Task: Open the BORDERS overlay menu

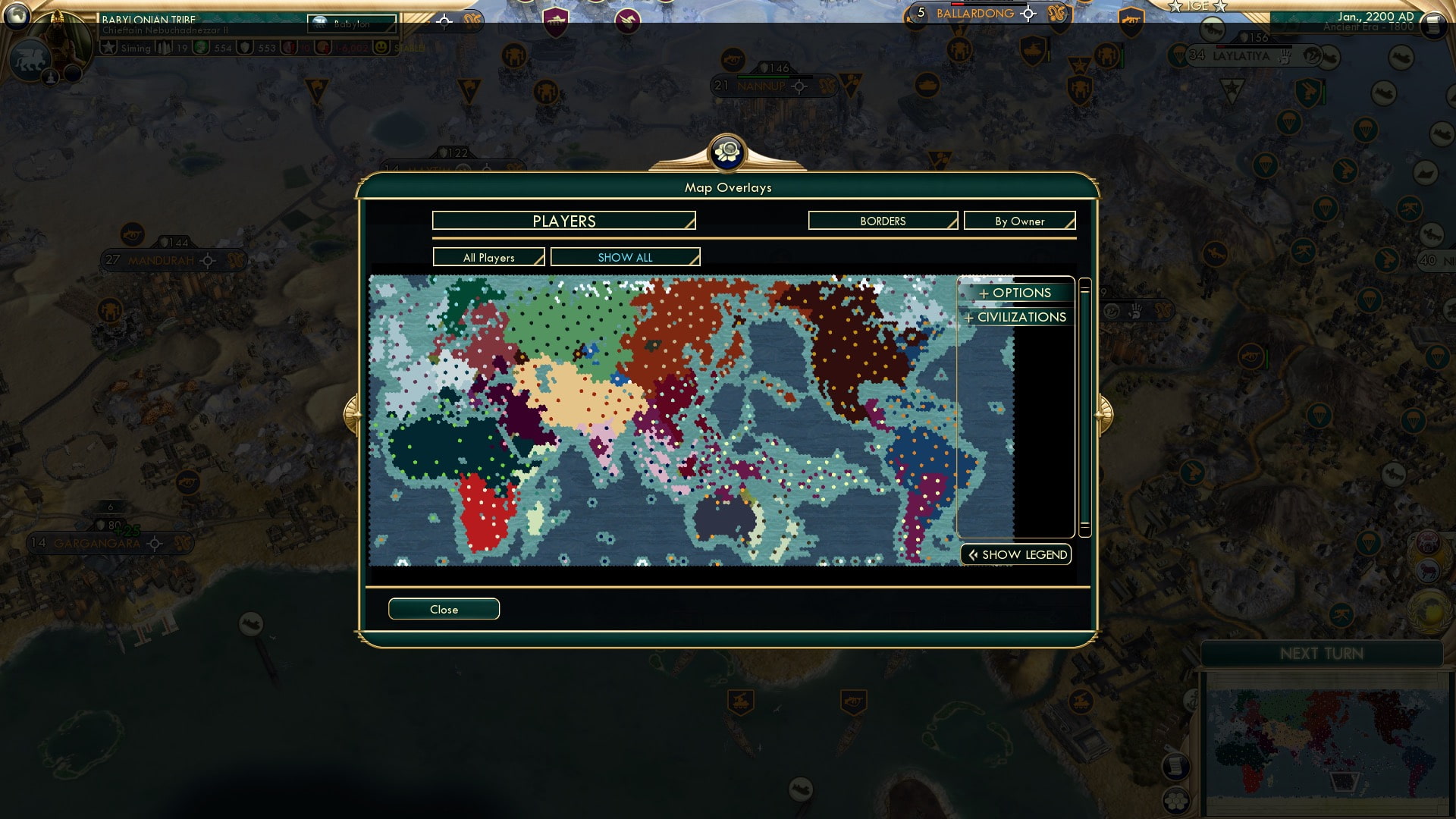Action: coord(882,221)
